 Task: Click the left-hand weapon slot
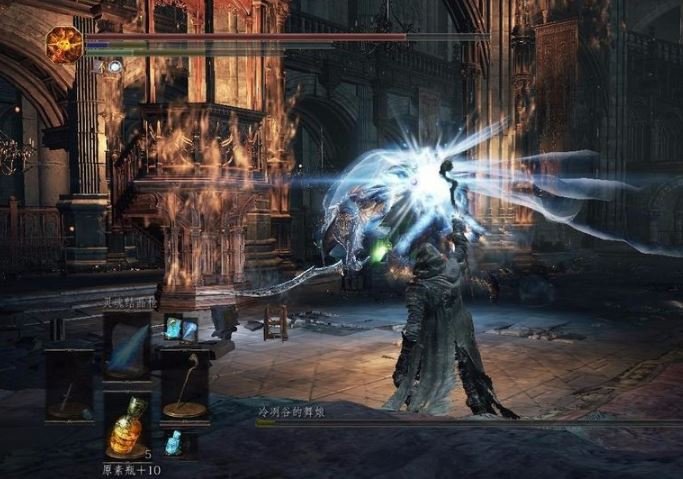pyautogui.click(x=69, y=385)
